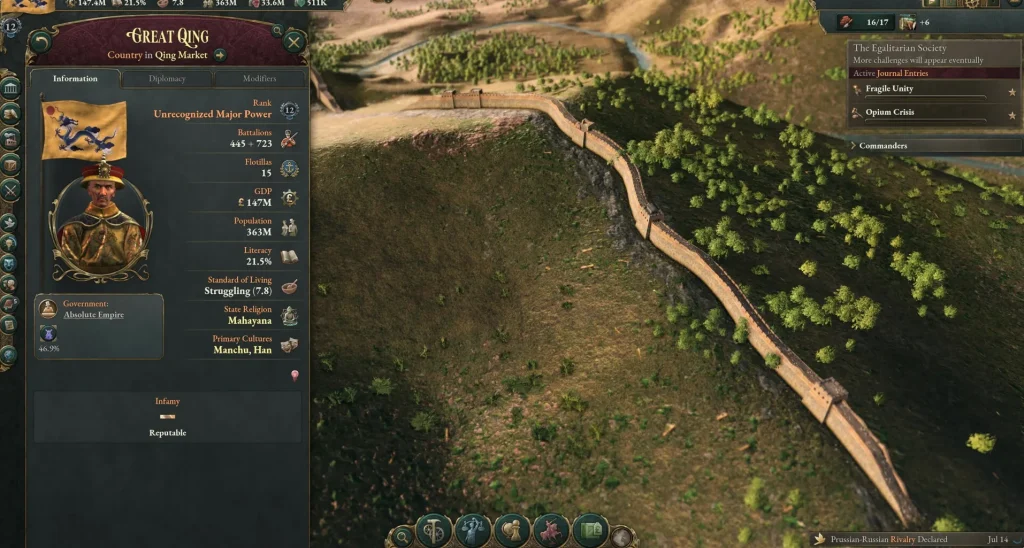Close the Great Qing country panel

coord(294,41)
